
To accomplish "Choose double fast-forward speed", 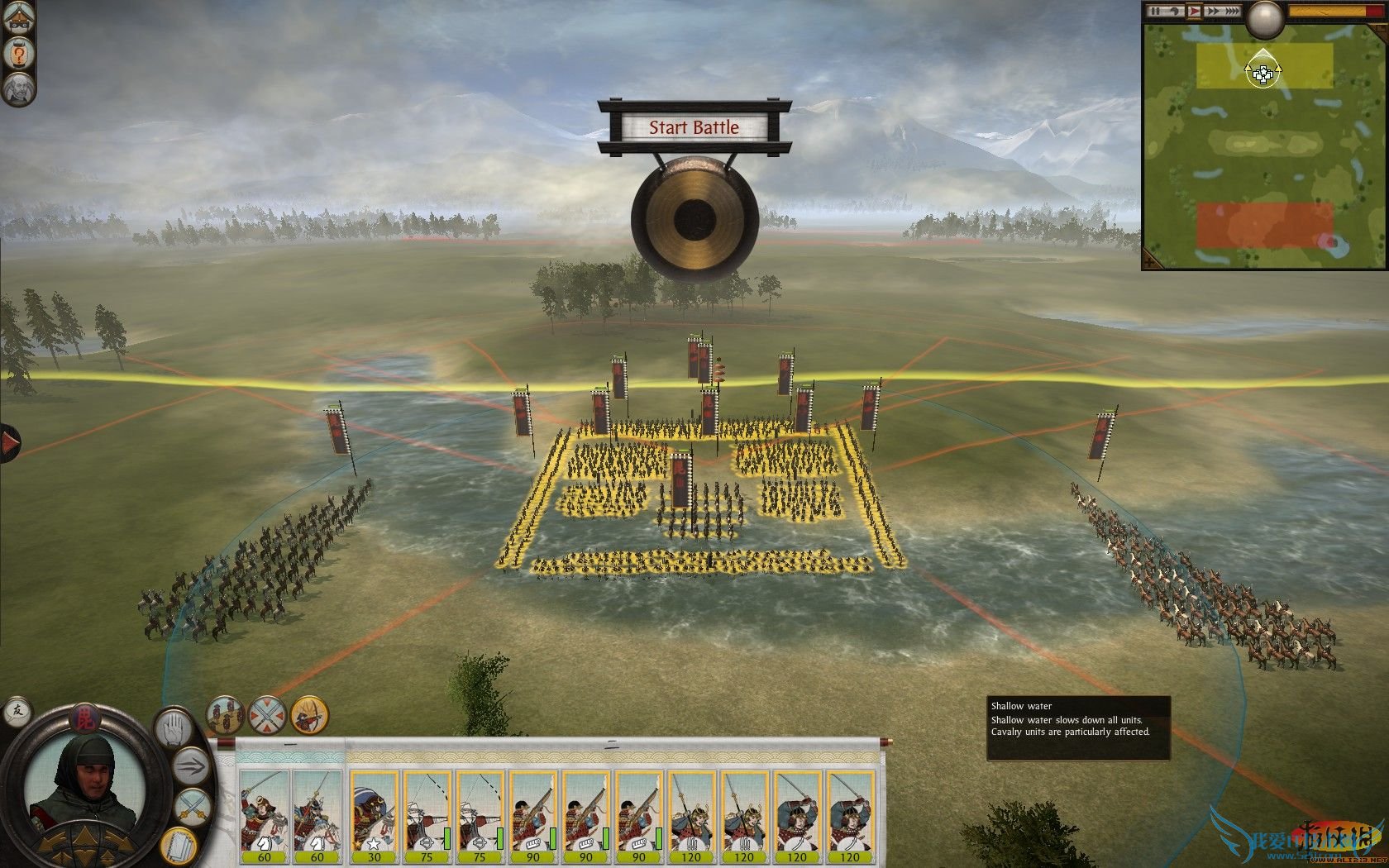I will coord(1213,12).
